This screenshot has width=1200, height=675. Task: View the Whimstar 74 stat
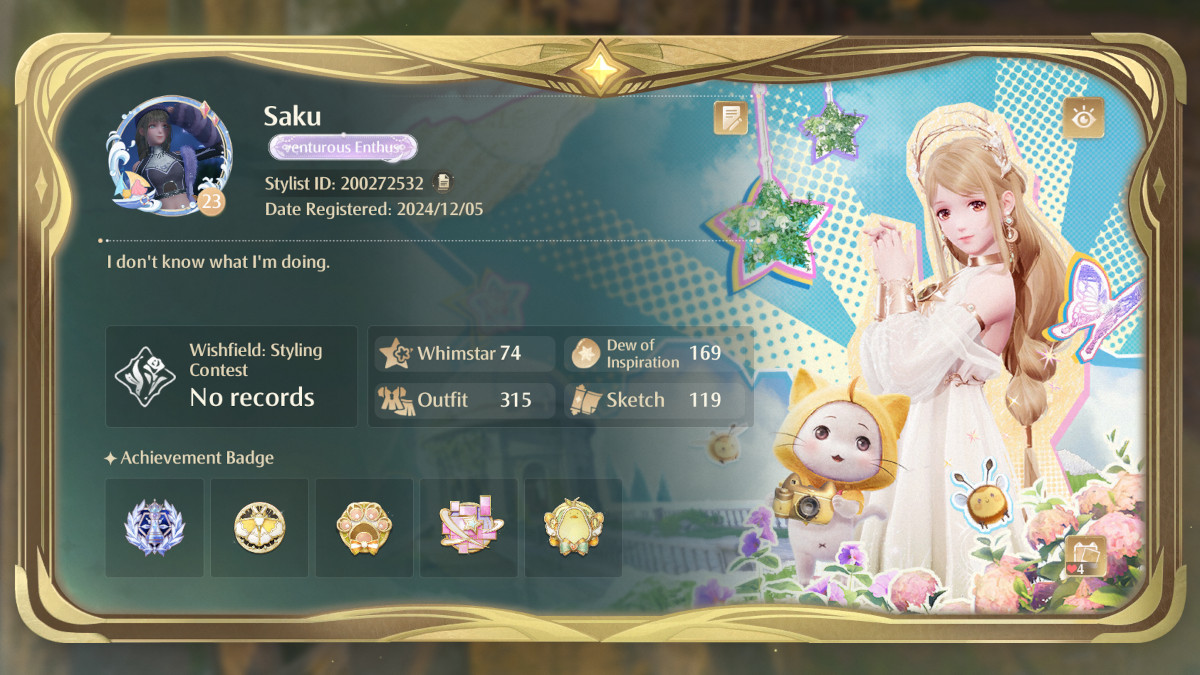(x=465, y=353)
